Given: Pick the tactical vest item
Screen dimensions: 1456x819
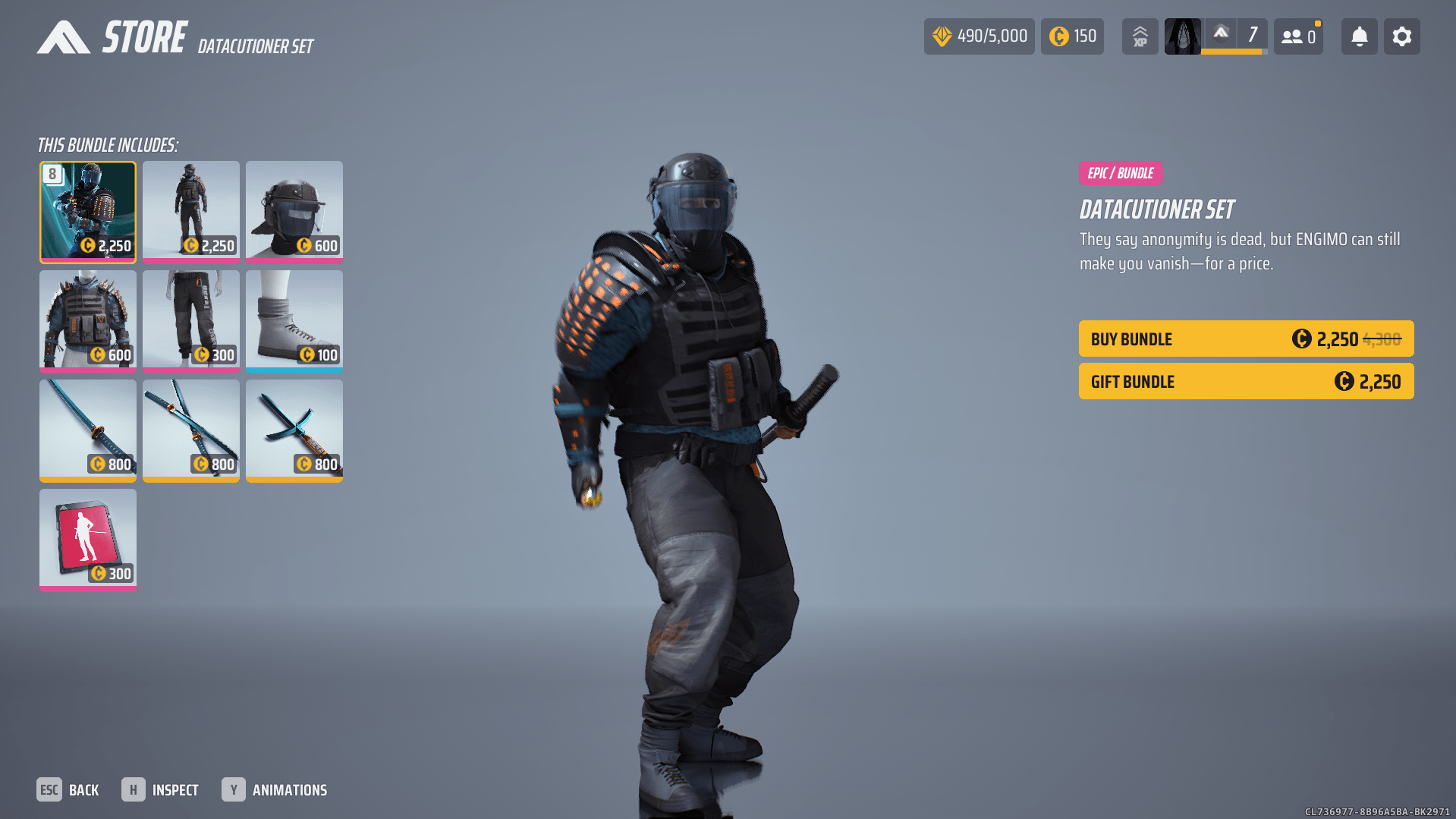Looking at the screenshot, I should pos(88,321).
